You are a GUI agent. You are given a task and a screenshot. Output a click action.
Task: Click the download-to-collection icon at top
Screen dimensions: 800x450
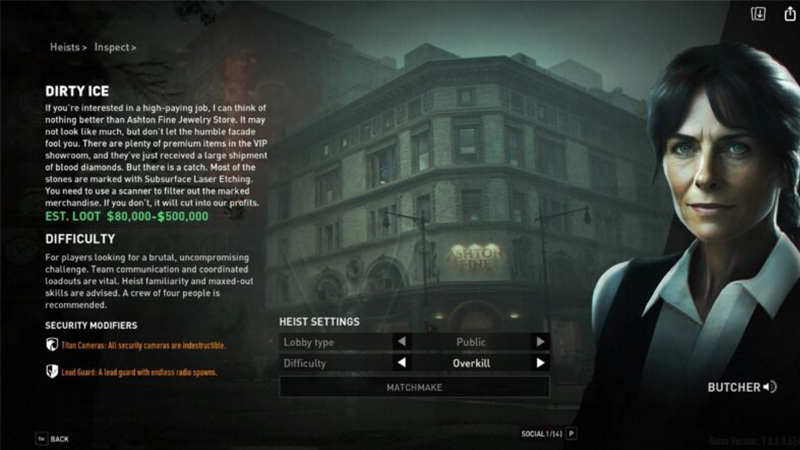coord(758,14)
